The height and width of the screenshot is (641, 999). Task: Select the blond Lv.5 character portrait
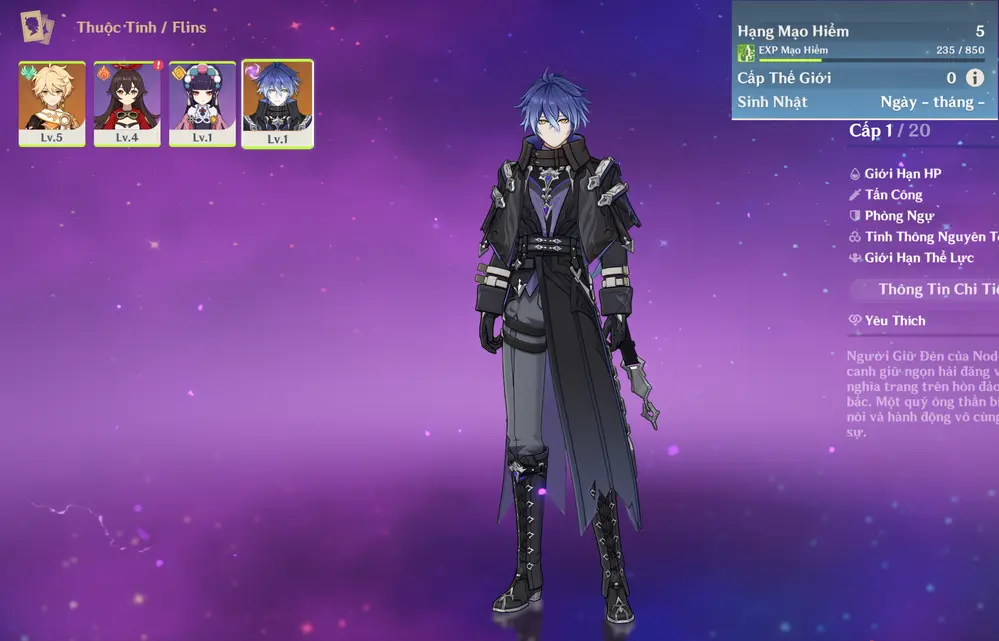point(52,103)
